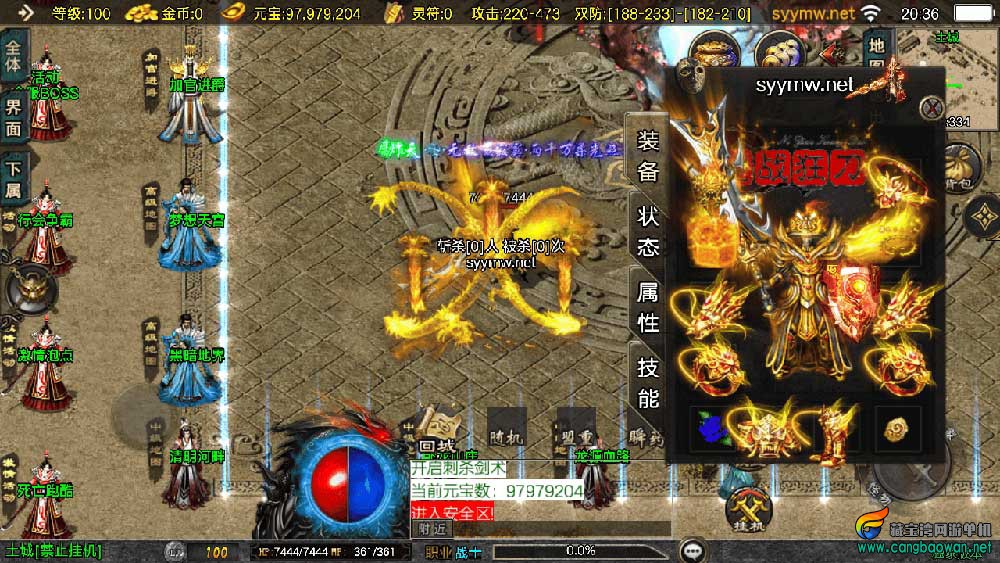Open the treasure bowl icon at top
Image resolution: width=1000 pixels, height=563 pixels.
(714, 50)
